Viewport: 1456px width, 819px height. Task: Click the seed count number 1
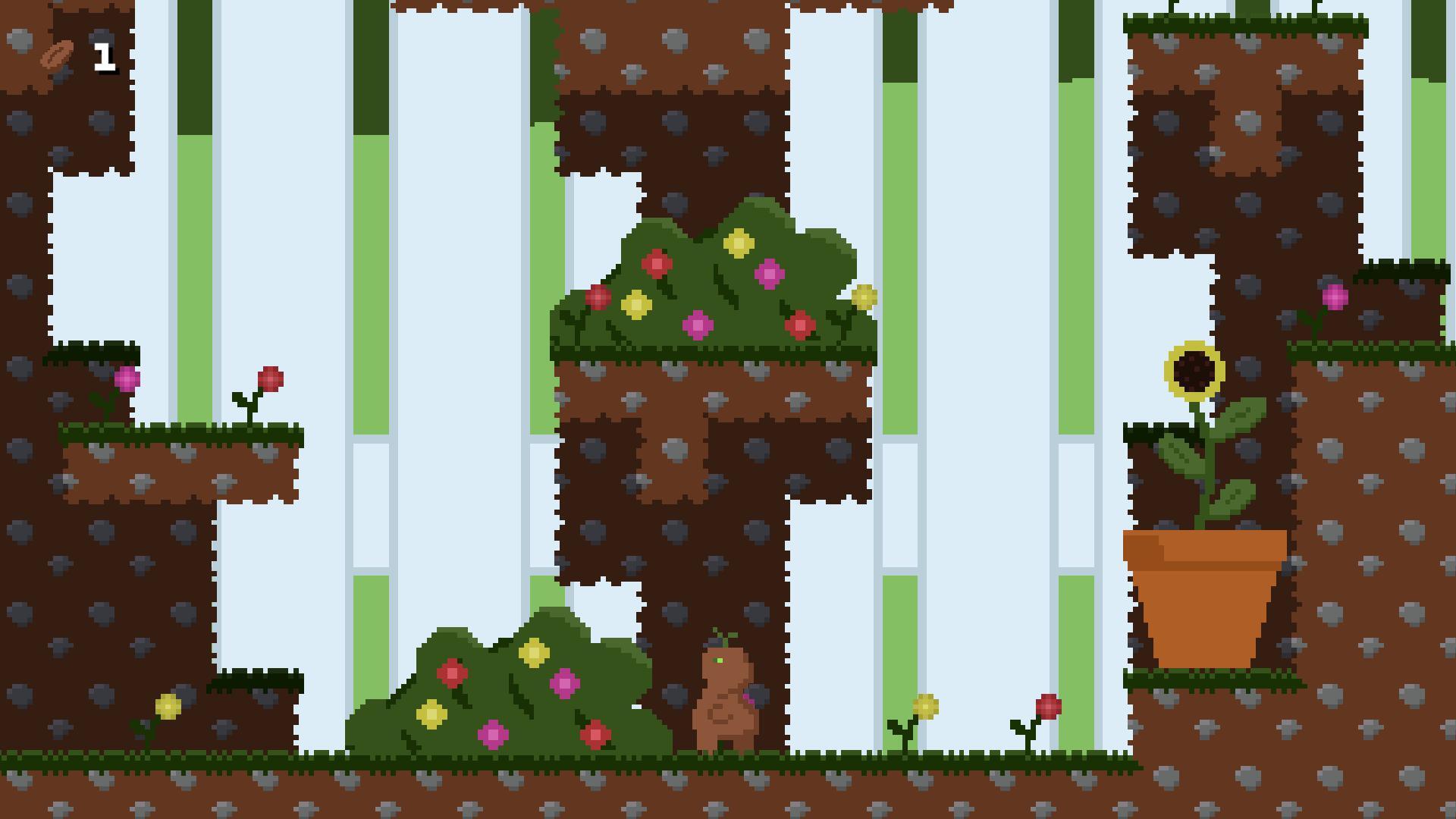click(x=104, y=53)
